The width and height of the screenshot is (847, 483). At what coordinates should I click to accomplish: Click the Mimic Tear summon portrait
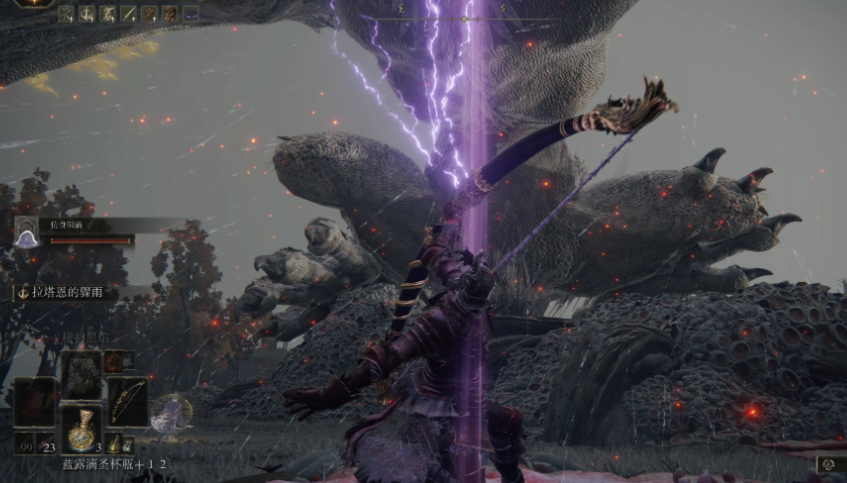(x=26, y=234)
